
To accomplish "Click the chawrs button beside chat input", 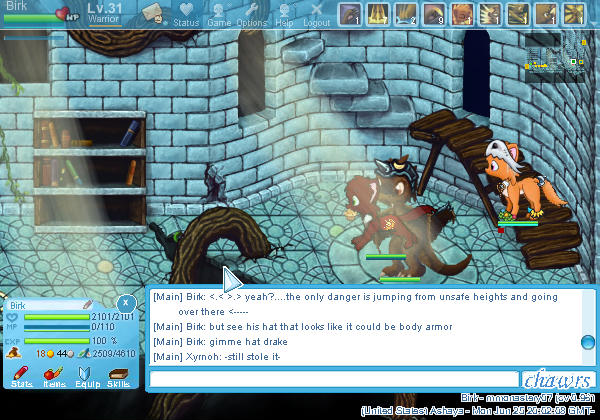I will pos(559,379).
